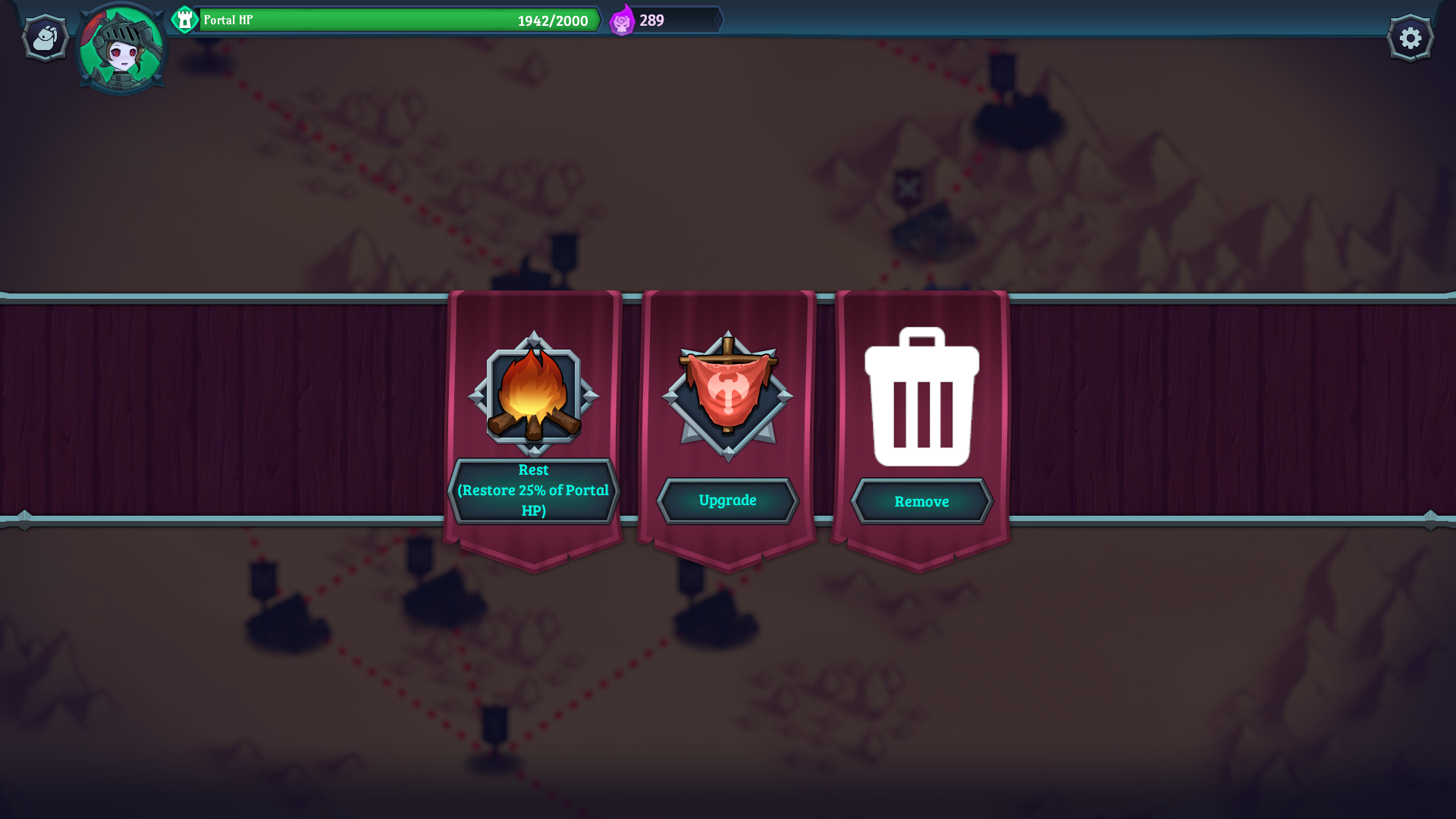
Task: Open the bag icon in top corner
Action: pyautogui.click(x=45, y=38)
